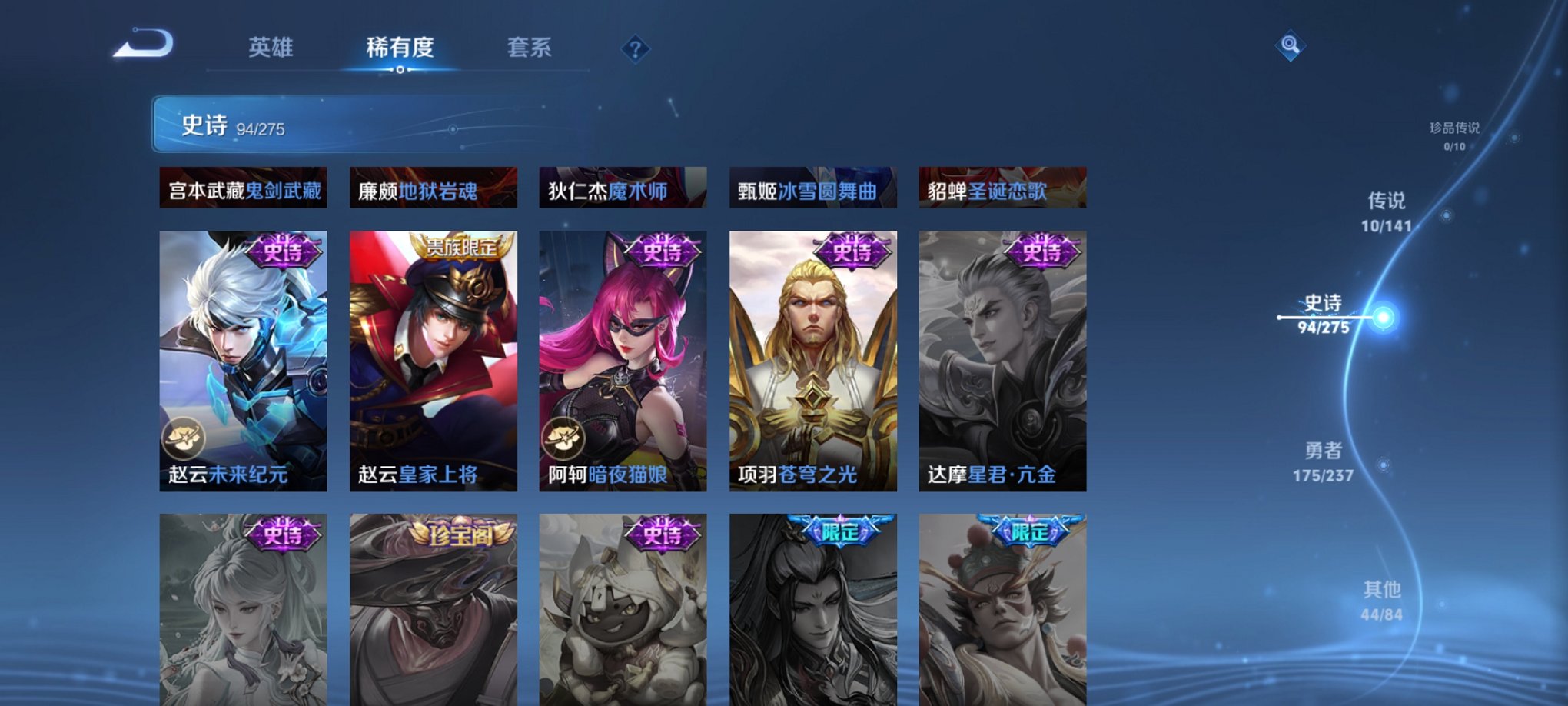Click the question mark help icon
Image resolution: width=1568 pixels, height=706 pixels.
click(634, 49)
